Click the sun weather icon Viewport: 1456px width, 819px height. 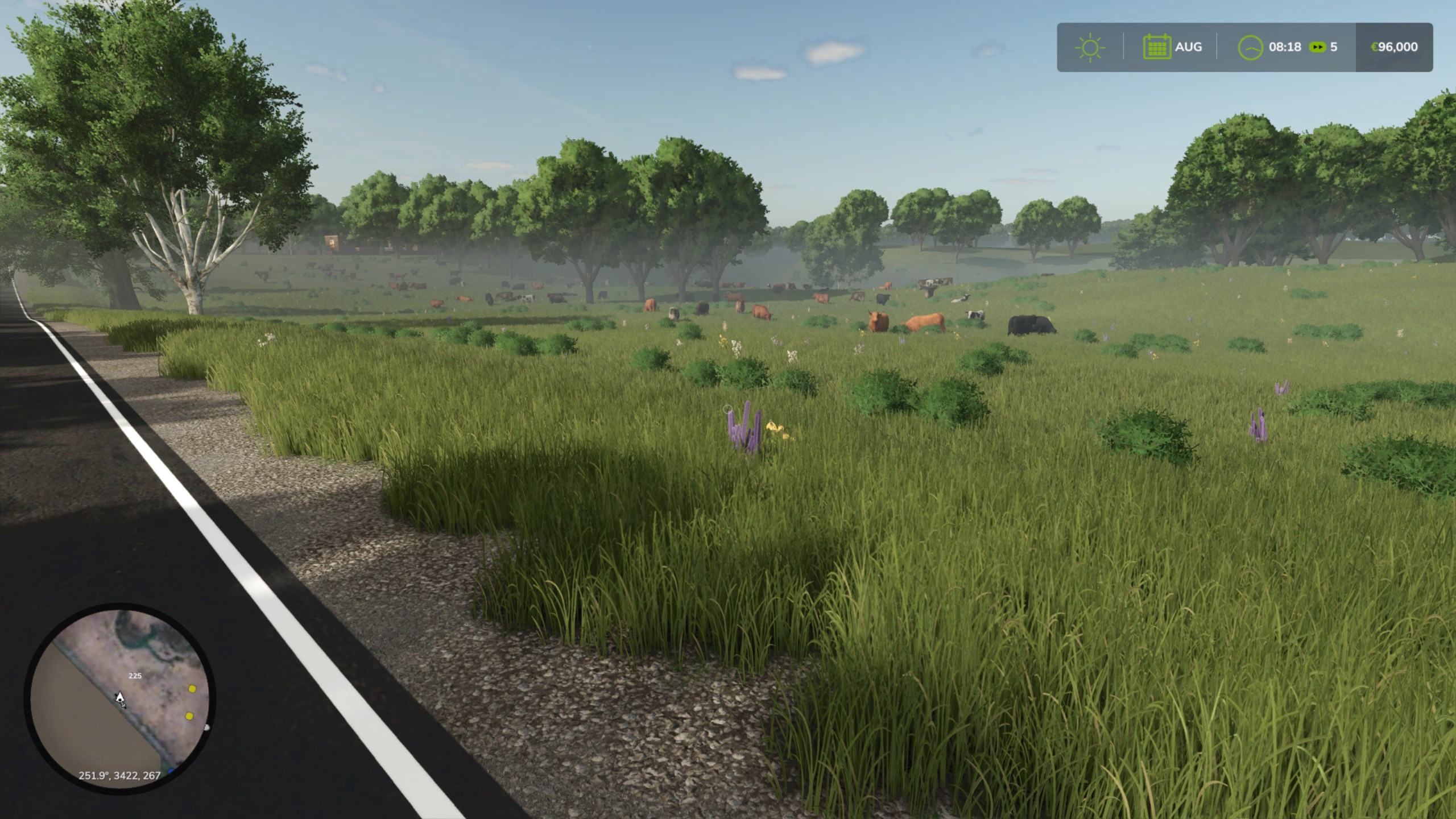[1090, 47]
